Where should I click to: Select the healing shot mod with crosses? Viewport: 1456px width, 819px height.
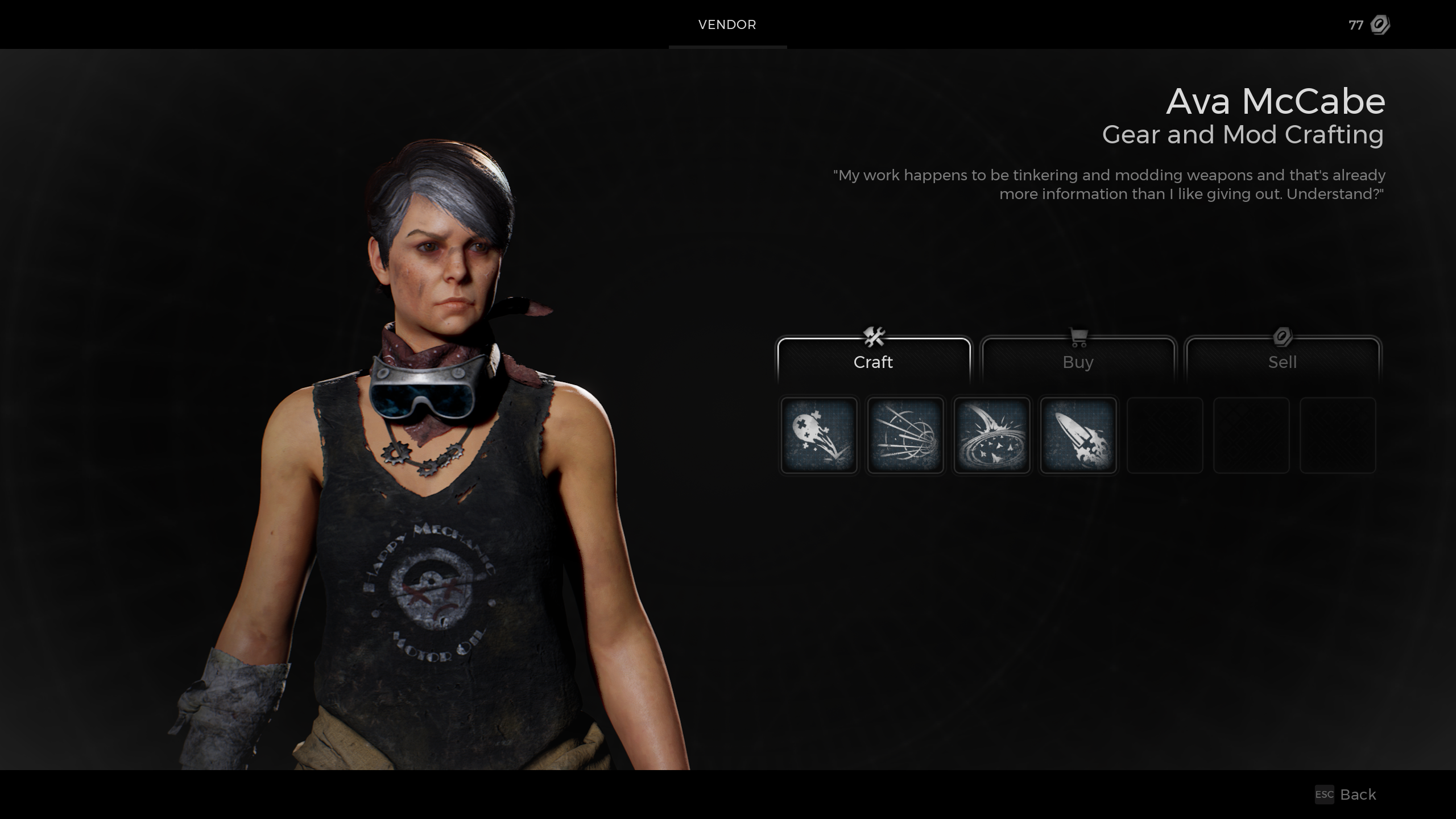819,435
